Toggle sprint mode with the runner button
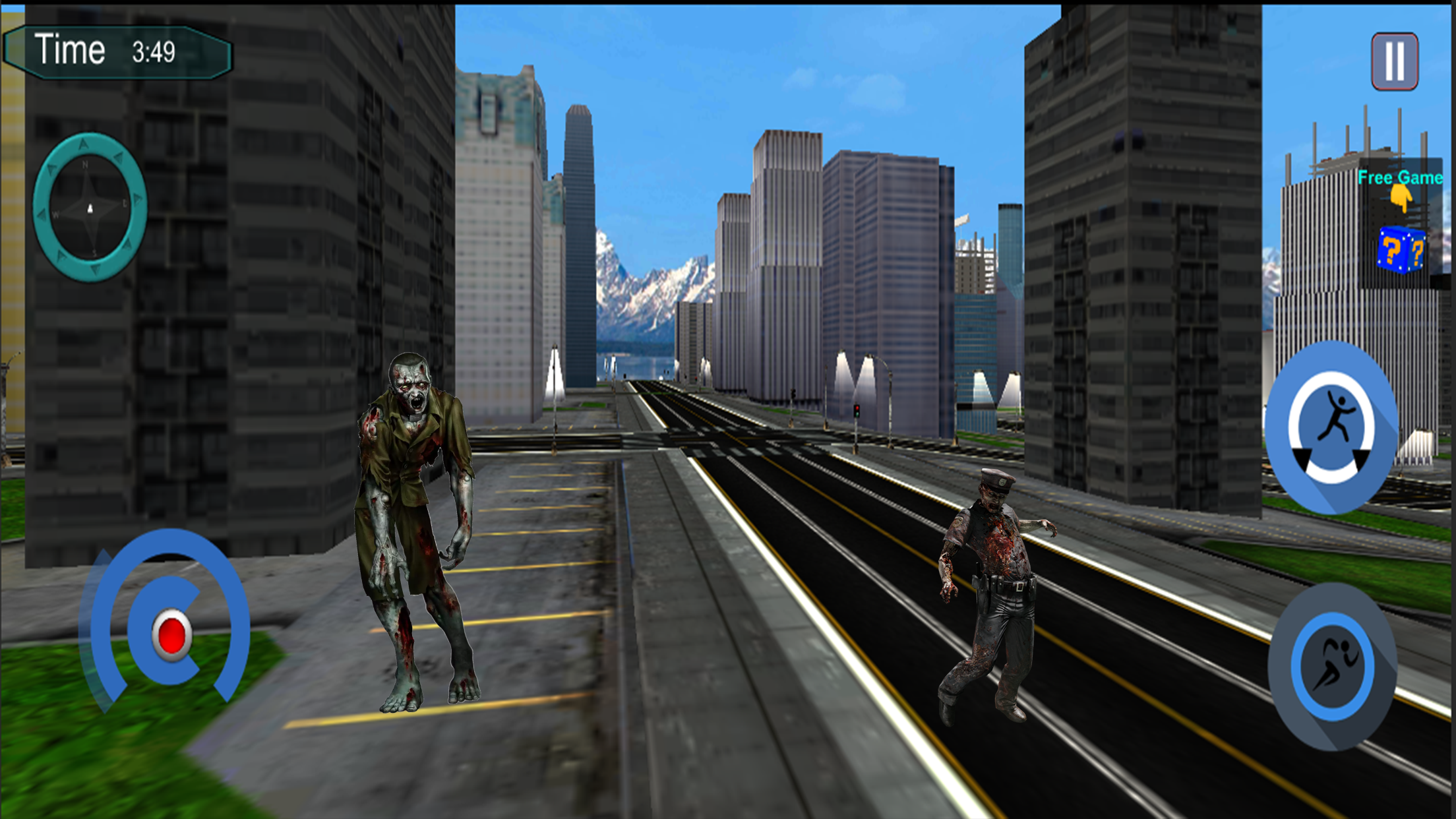Viewport: 1456px width, 819px height. [1332, 669]
